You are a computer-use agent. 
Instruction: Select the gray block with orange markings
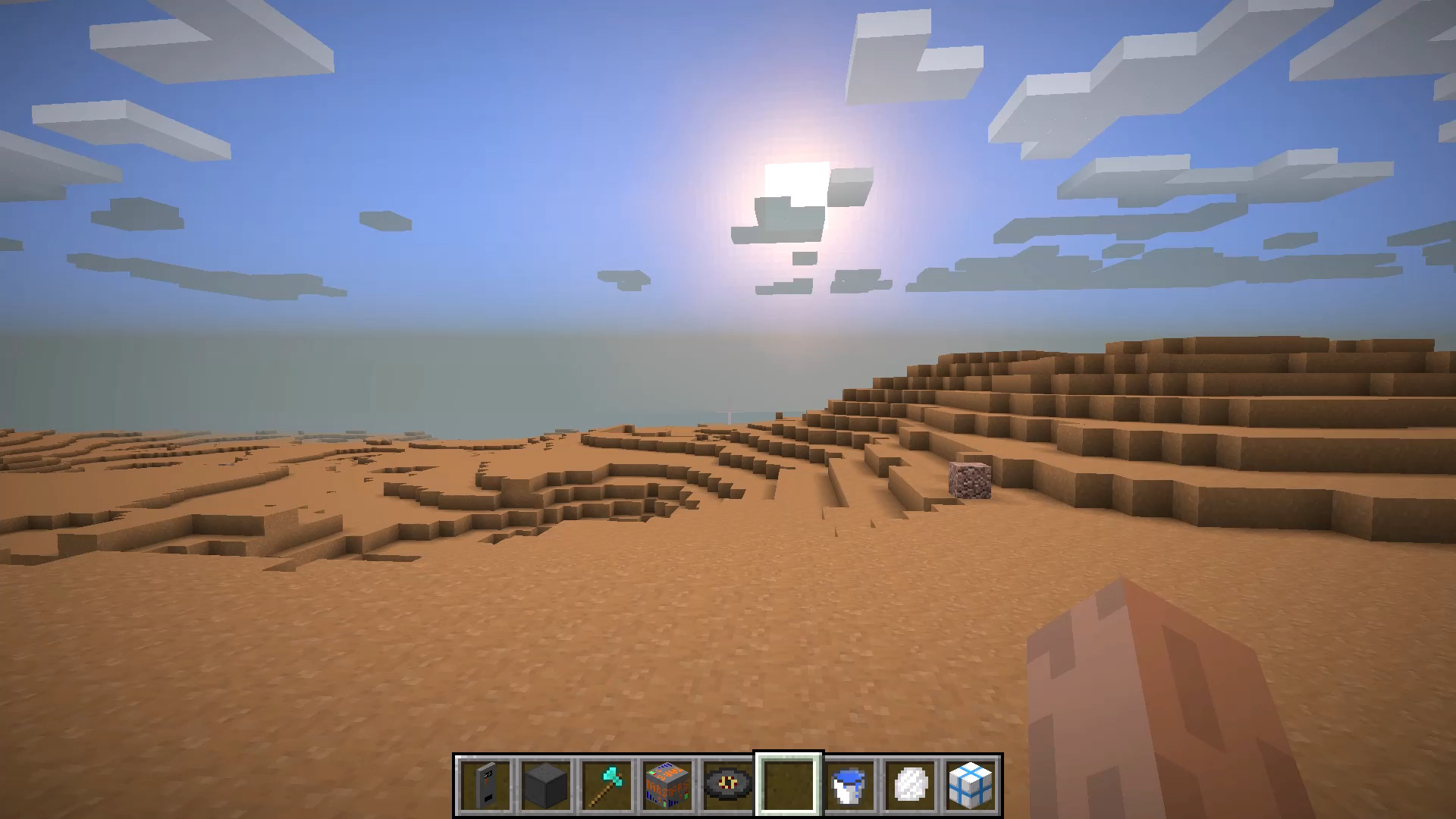(x=667, y=785)
